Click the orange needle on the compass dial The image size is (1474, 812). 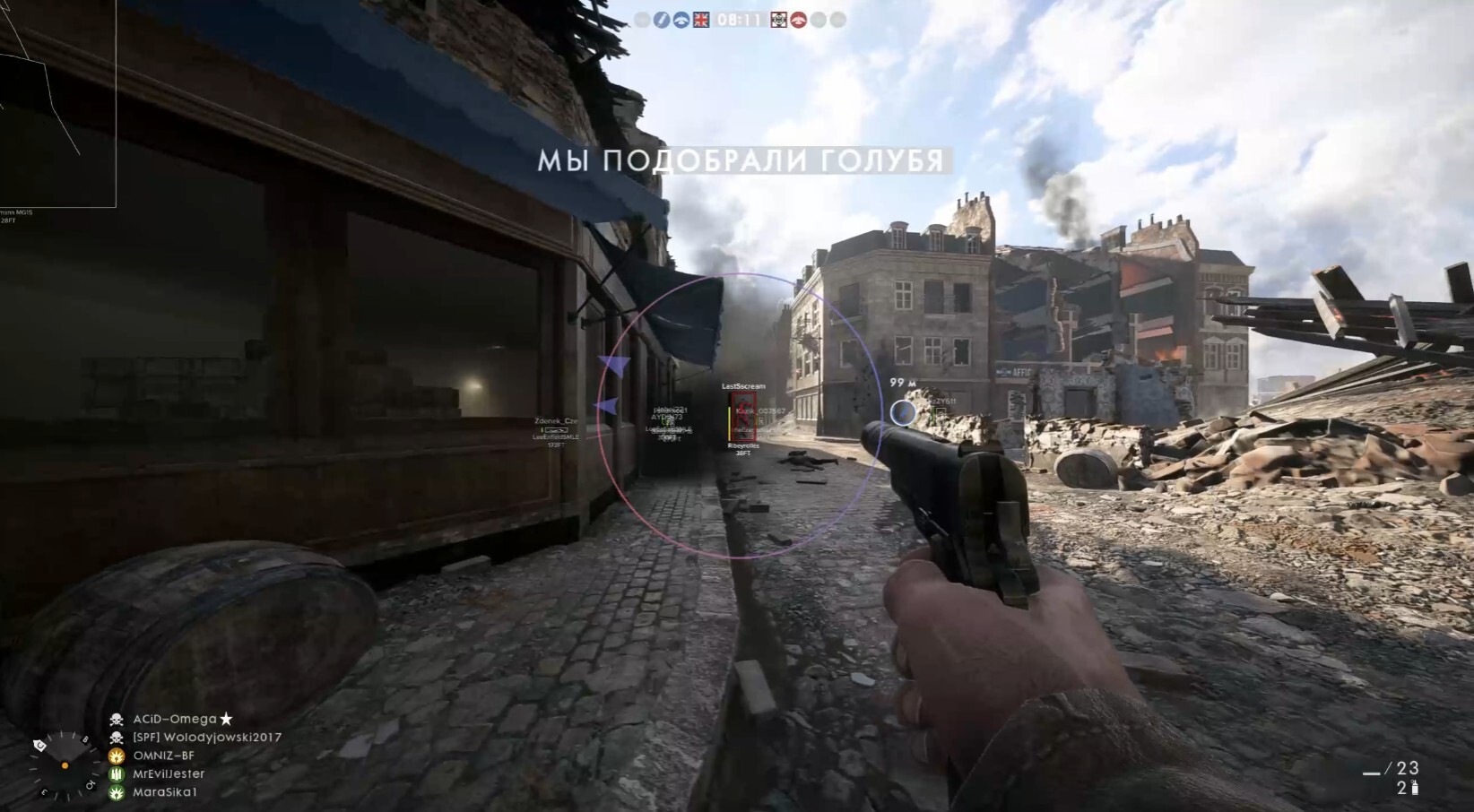[63, 766]
